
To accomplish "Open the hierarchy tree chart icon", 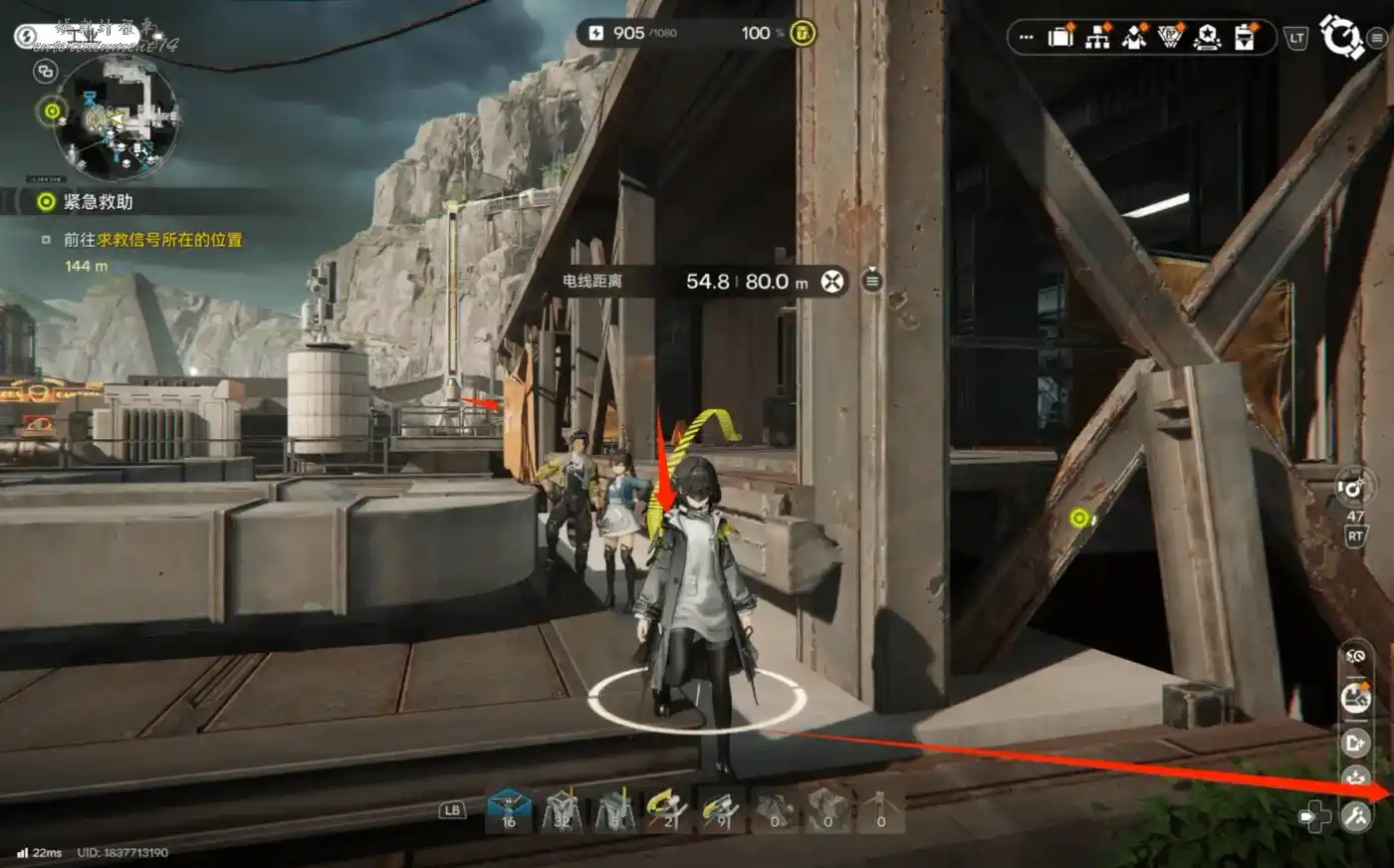I will (x=1097, y=38).
